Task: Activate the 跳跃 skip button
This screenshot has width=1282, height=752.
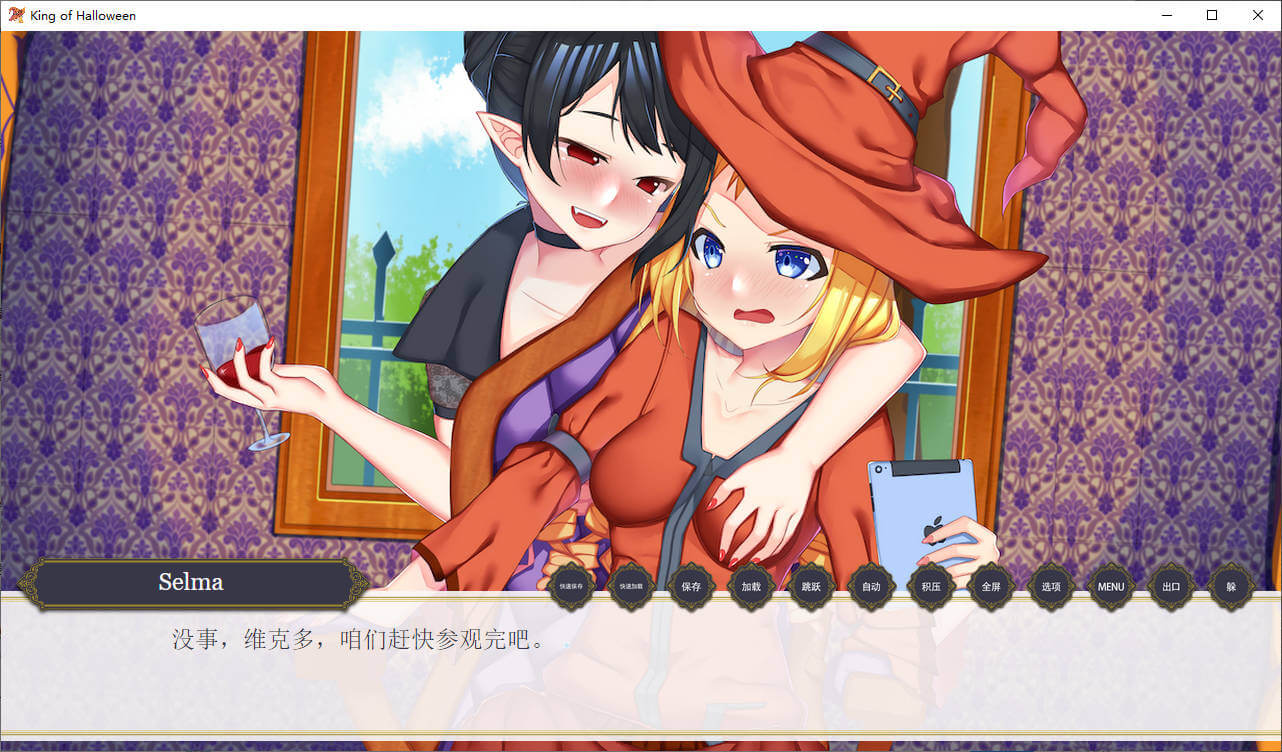Action: [811, 587]
